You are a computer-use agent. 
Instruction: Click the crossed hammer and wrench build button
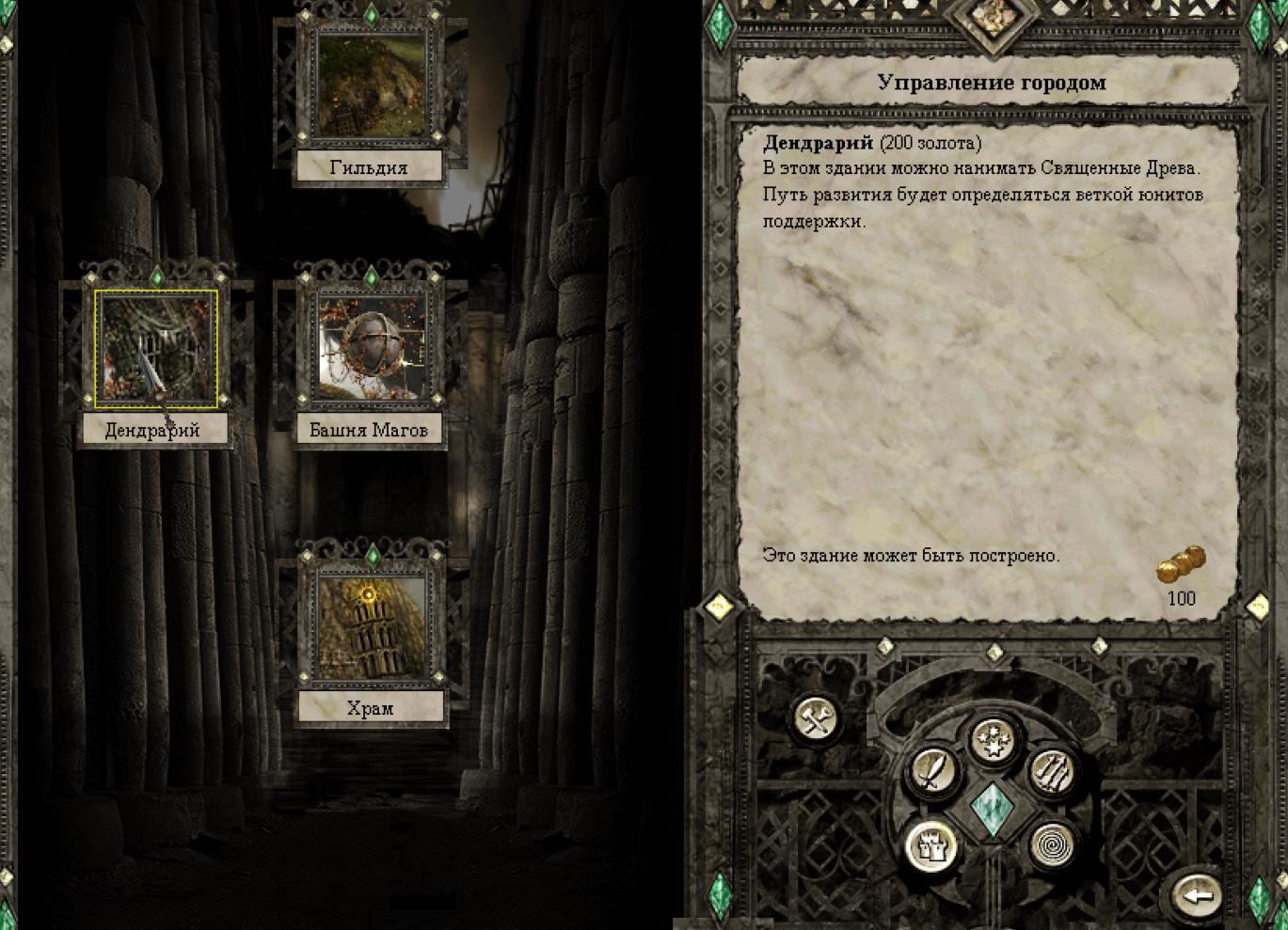pyautogui.click(x=815, y=721)
